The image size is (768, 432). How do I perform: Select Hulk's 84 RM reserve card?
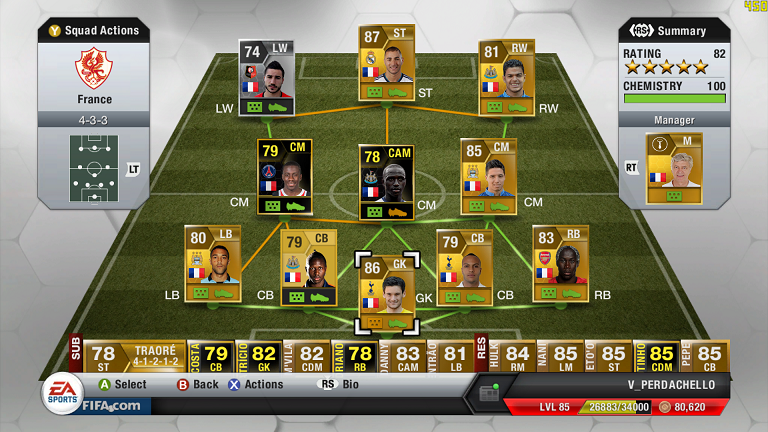click(x=517, y=356)
